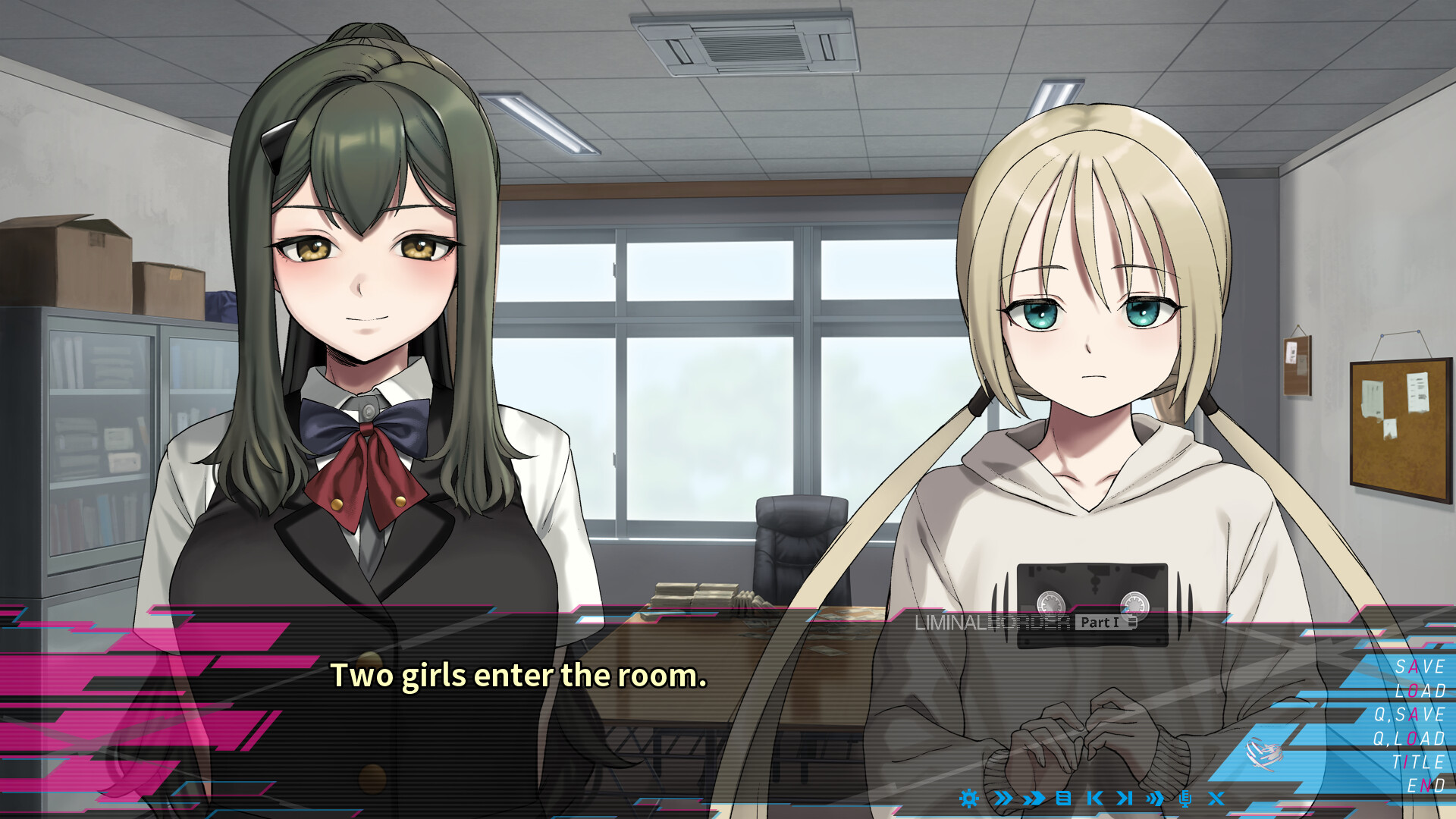Enable fast-forward with the filled arrow icon

1032,799
